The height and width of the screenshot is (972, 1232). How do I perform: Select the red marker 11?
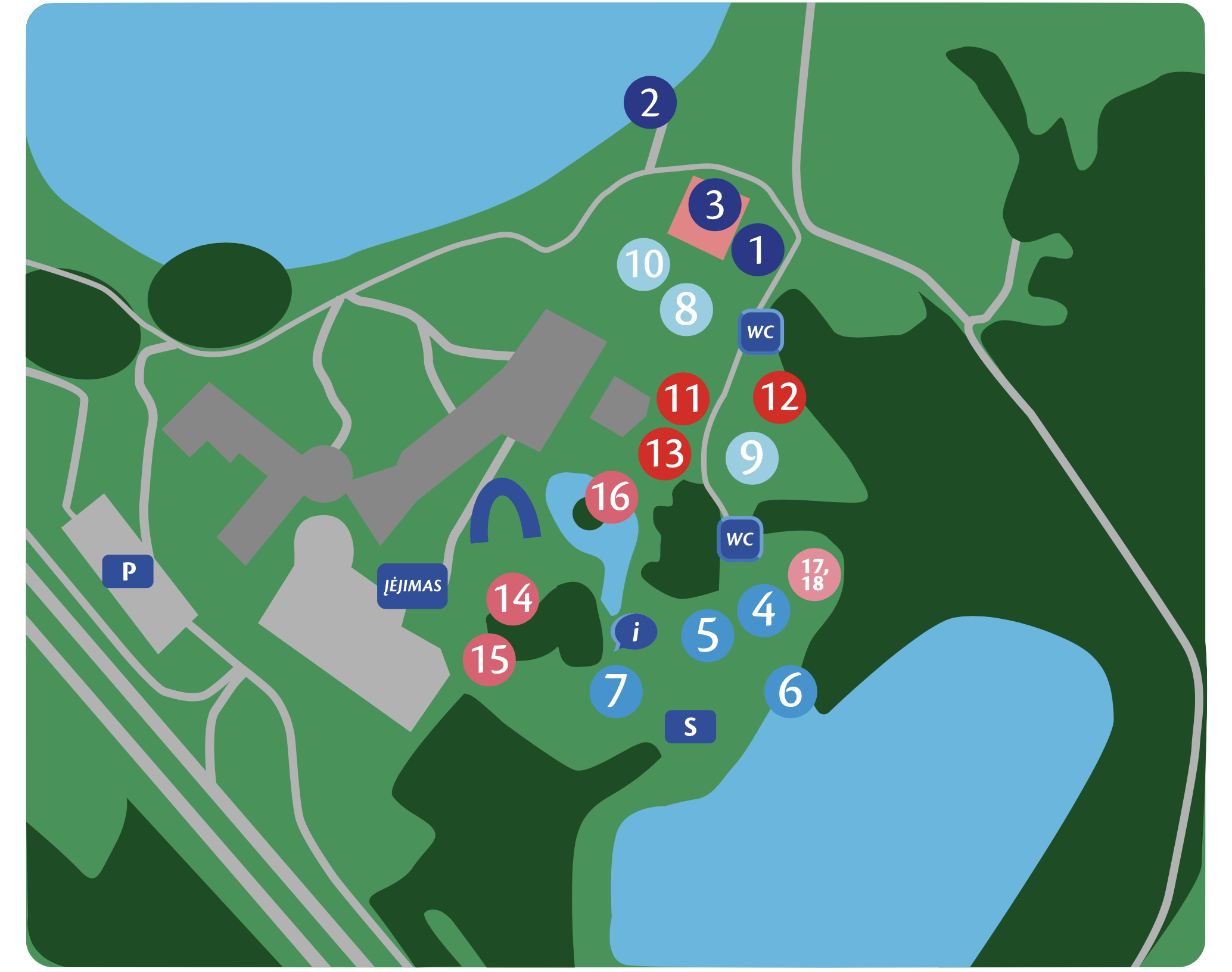[683, 398]
